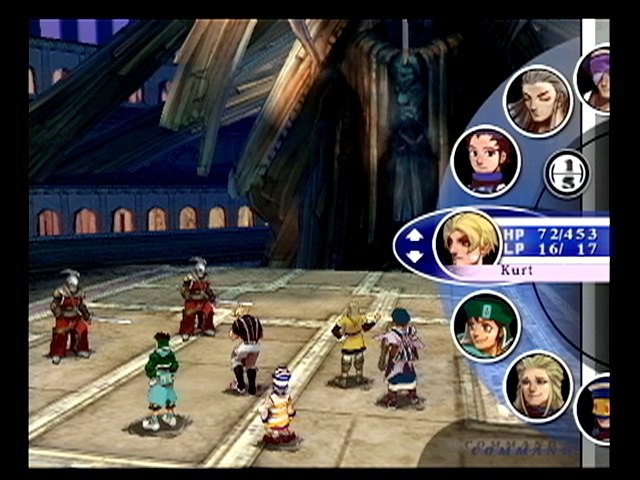This screenshot has height=480, width=640.
Task: Pick the green-hat character portrait
Action: [486, 324]
